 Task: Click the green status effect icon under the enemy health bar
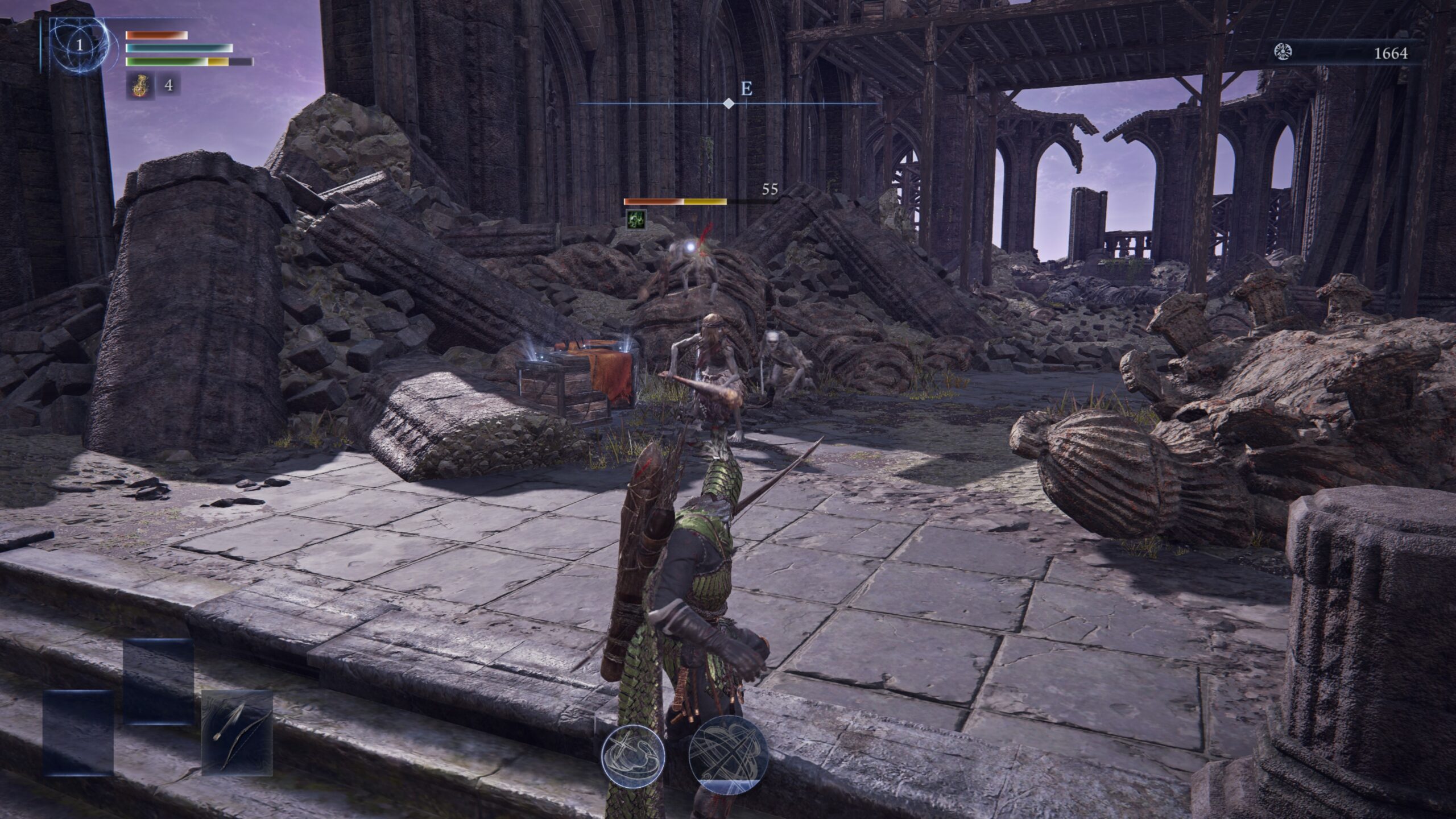tap(636, 220)
